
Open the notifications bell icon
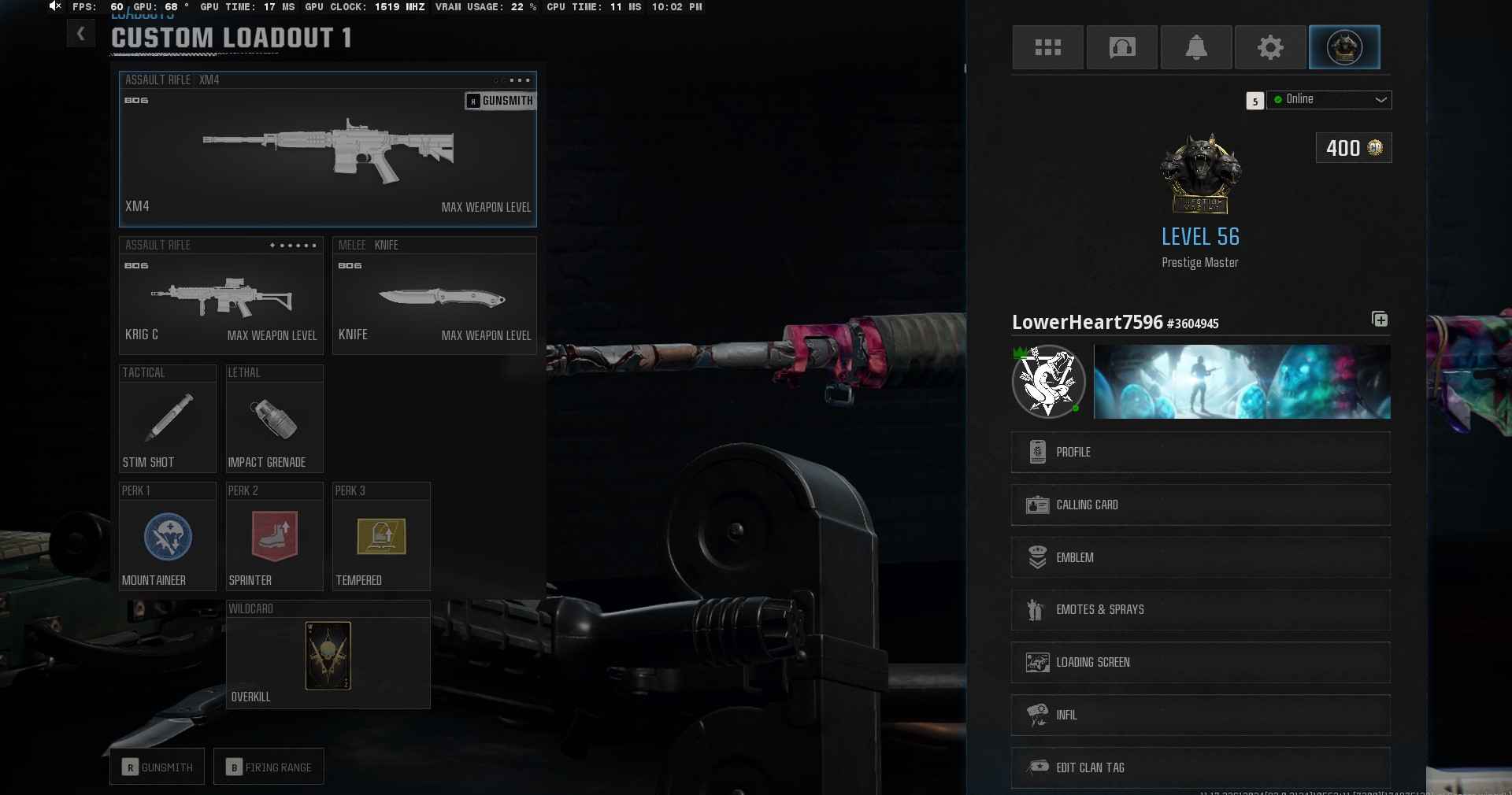coord(1195,47)
